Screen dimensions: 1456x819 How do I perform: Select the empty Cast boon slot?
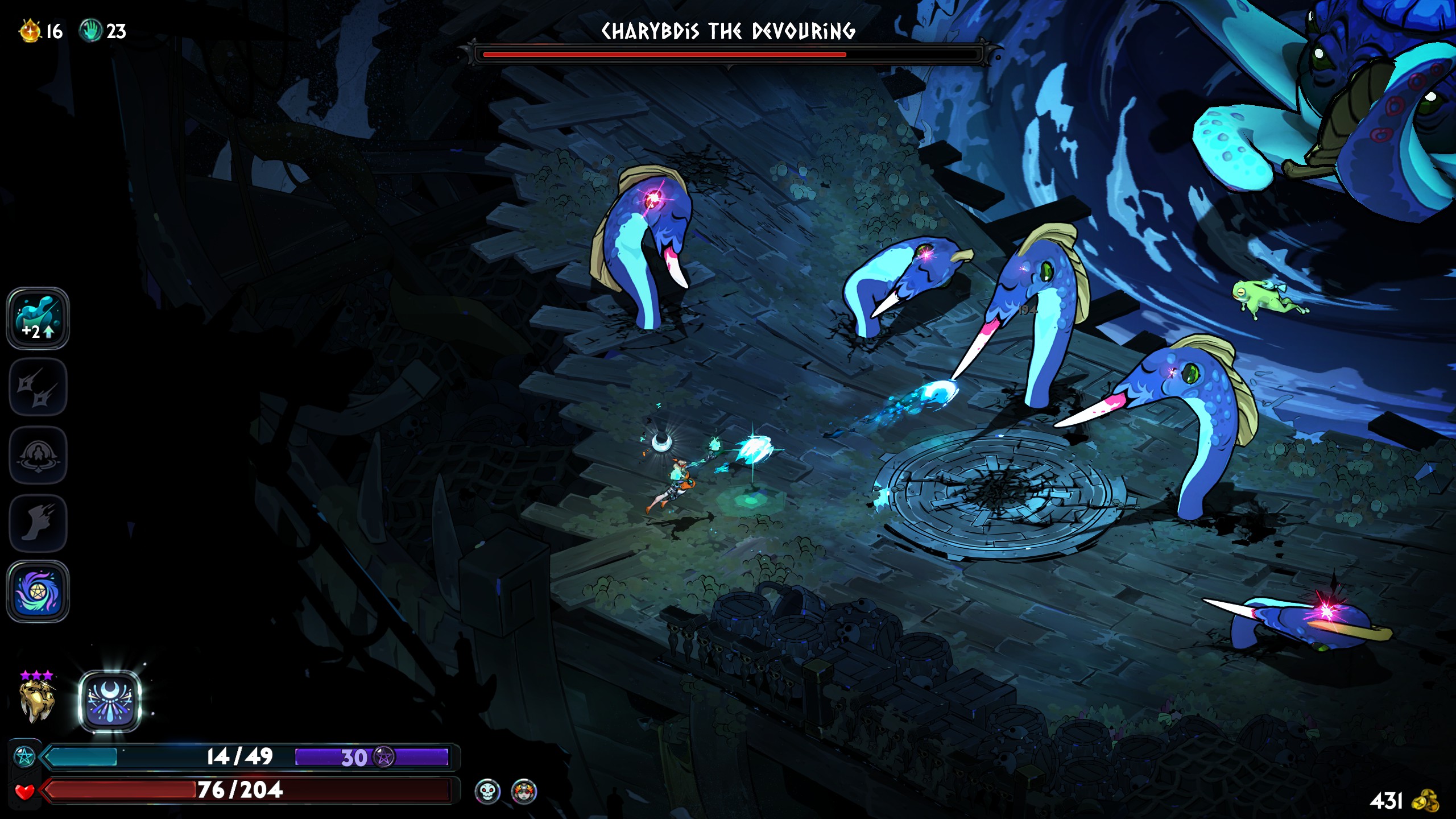pos(38,455)
